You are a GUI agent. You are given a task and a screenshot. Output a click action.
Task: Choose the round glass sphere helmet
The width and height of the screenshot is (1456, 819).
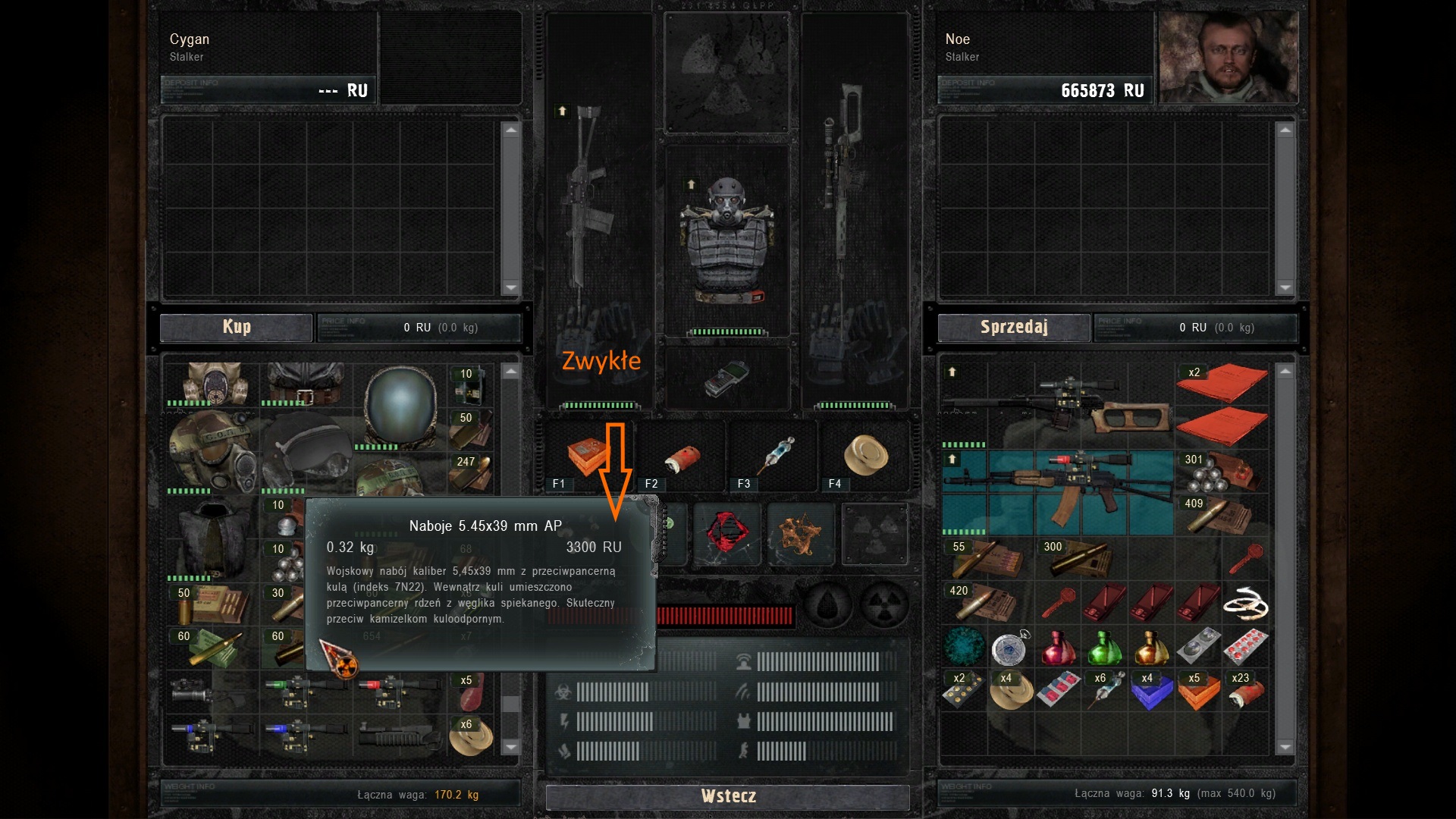coord(400,406)
